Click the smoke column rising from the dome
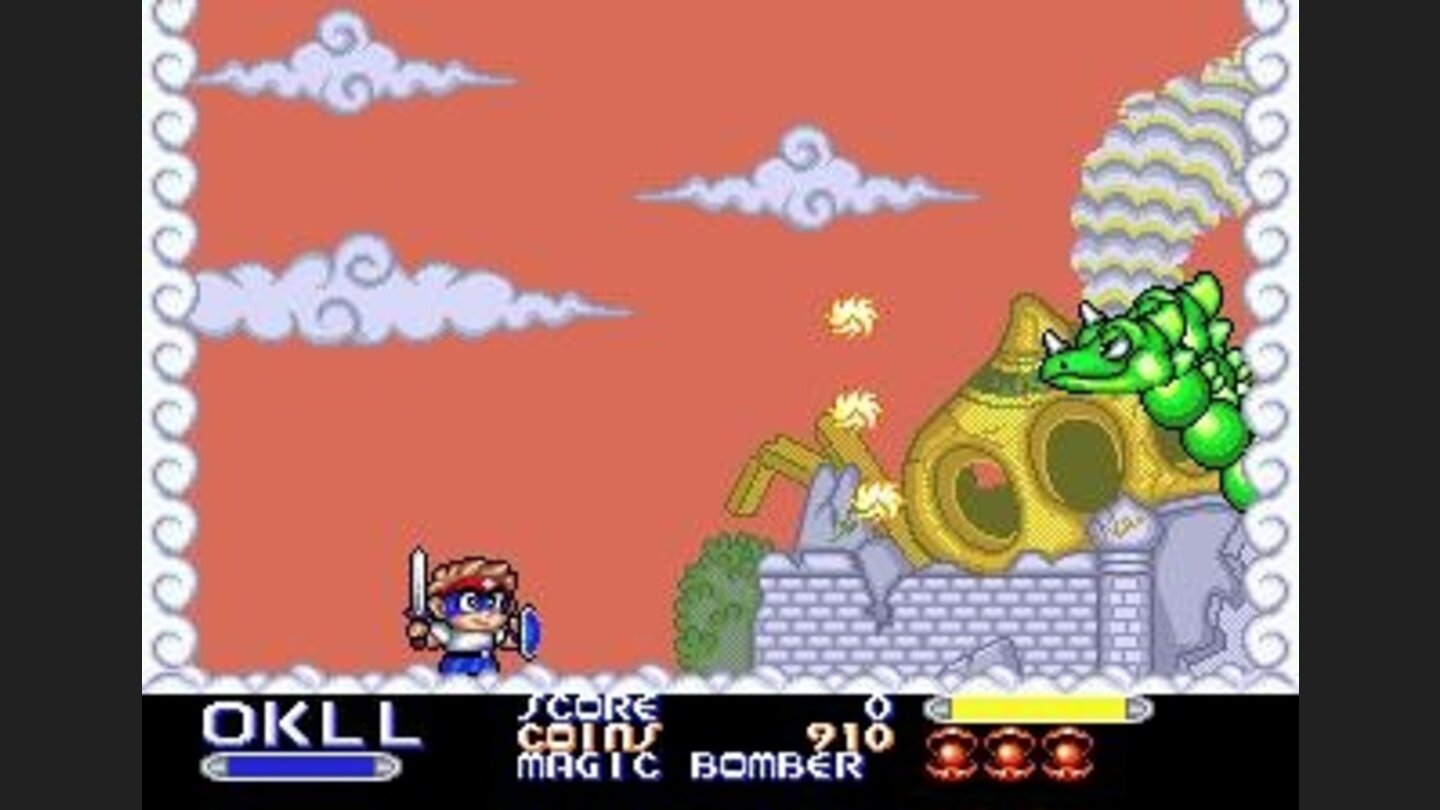This screenshot has height=810, width=1440. pos(1160,180)
